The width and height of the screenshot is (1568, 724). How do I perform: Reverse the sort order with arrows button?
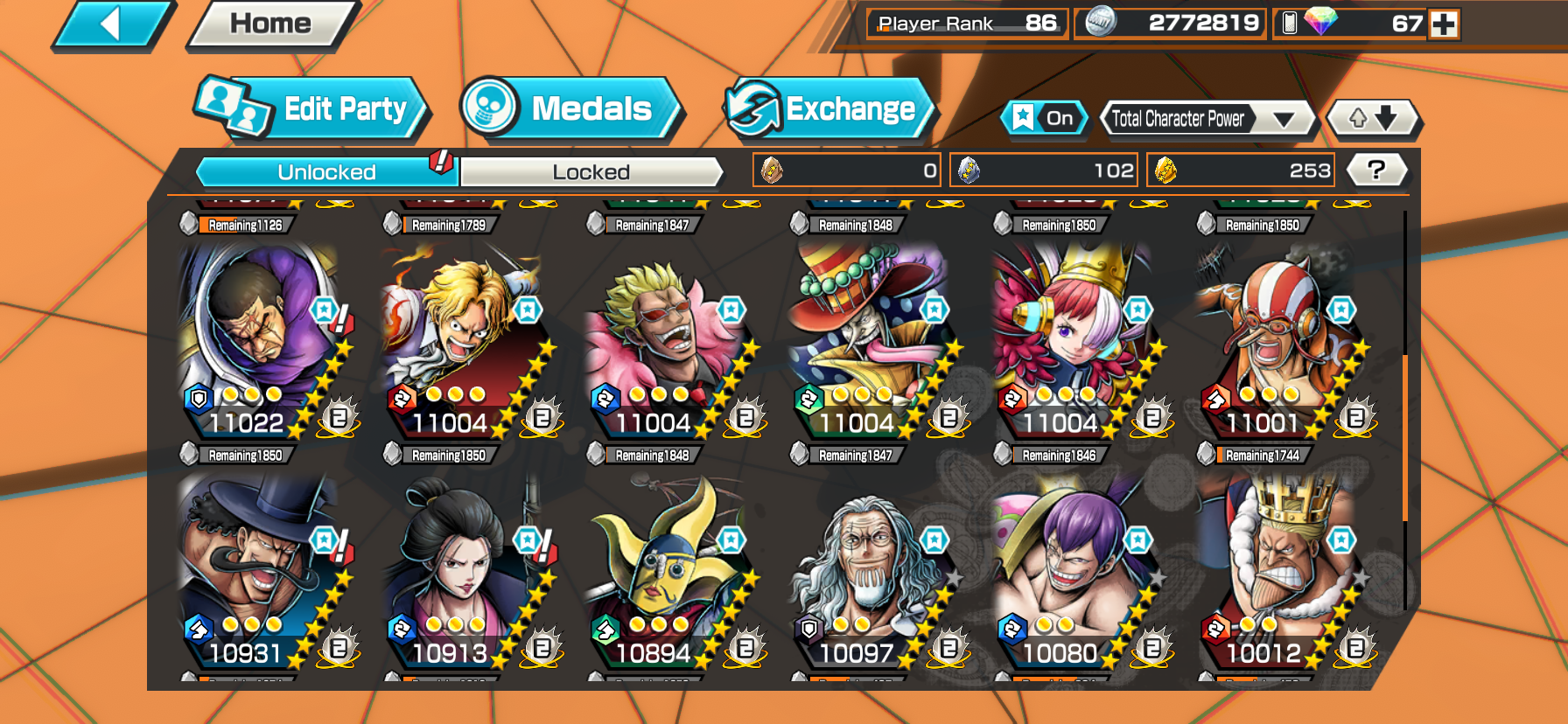click(x=1373, y=118)
